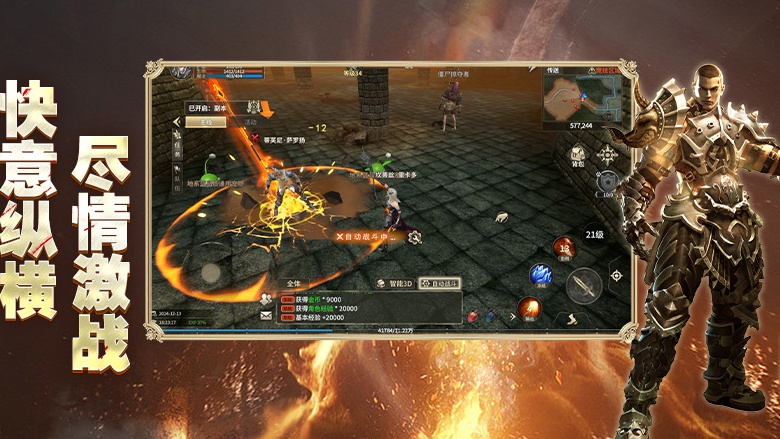Toggle the 智能3D camera mode
The height and width of the screenshot is (439, 780).
tap(394, 284)
